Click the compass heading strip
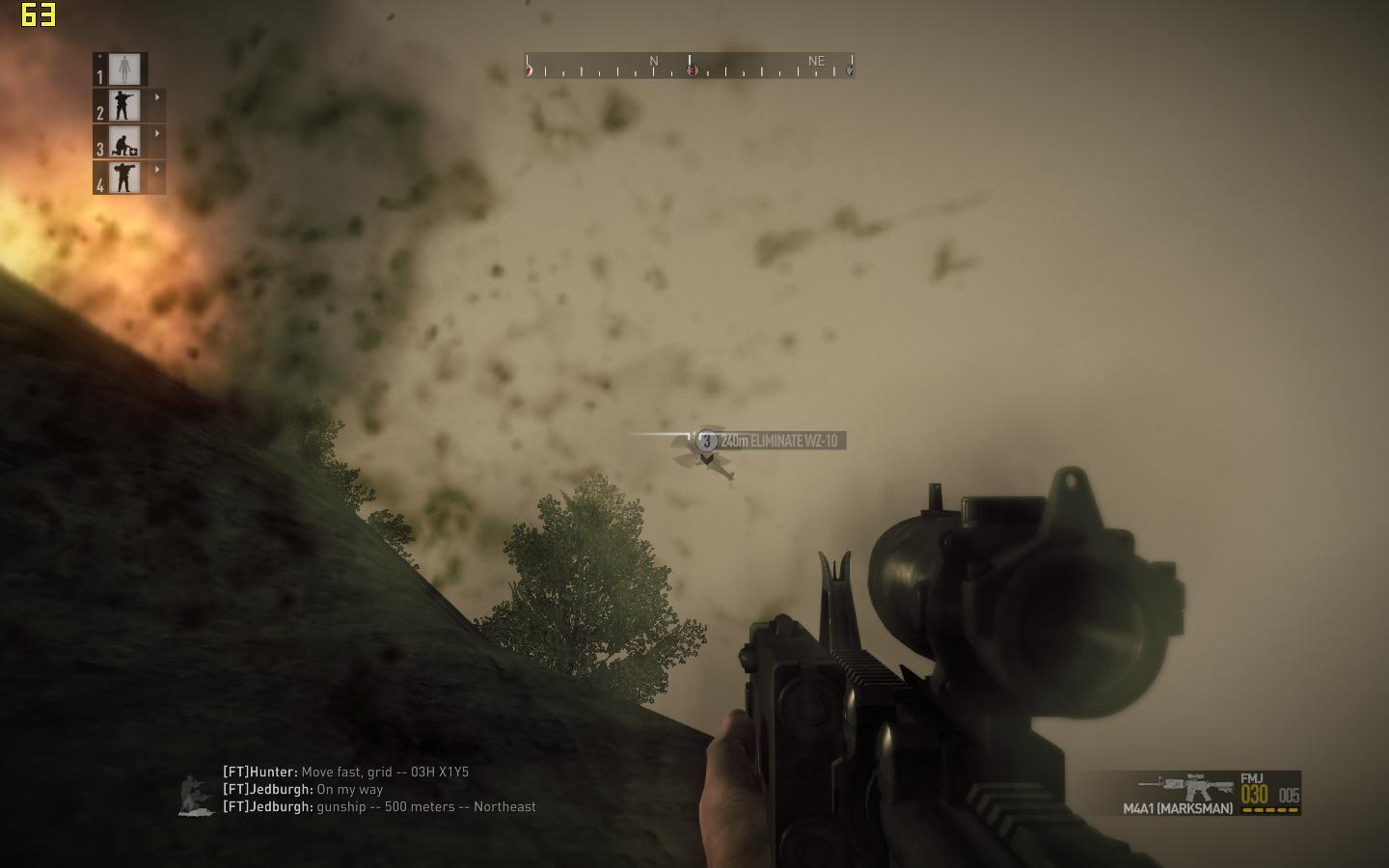The height and width of the screenshot is (868, 1389). click(x=689, y=66)
